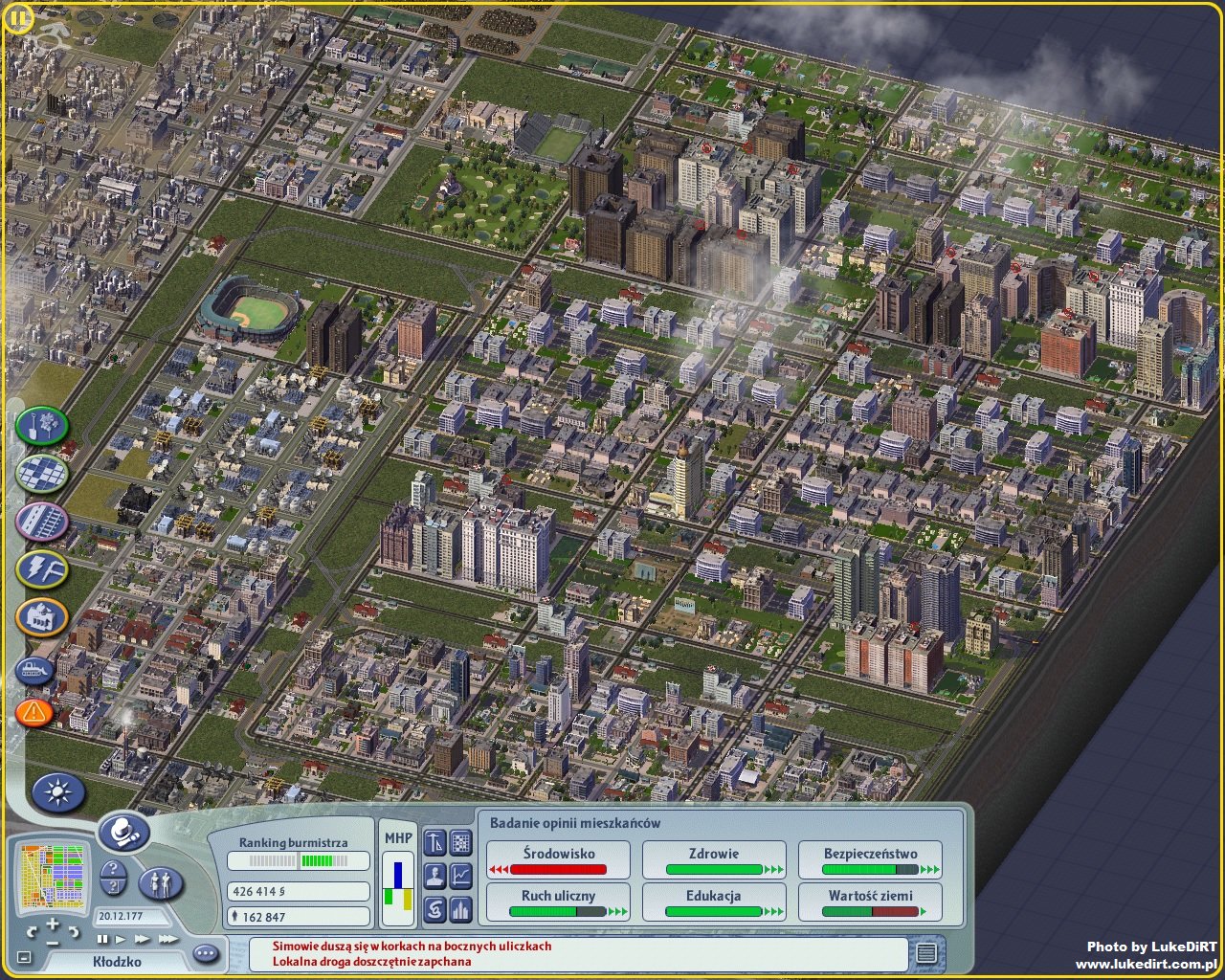Open the utilities menu with lightning bolt

tap(41, 570)
